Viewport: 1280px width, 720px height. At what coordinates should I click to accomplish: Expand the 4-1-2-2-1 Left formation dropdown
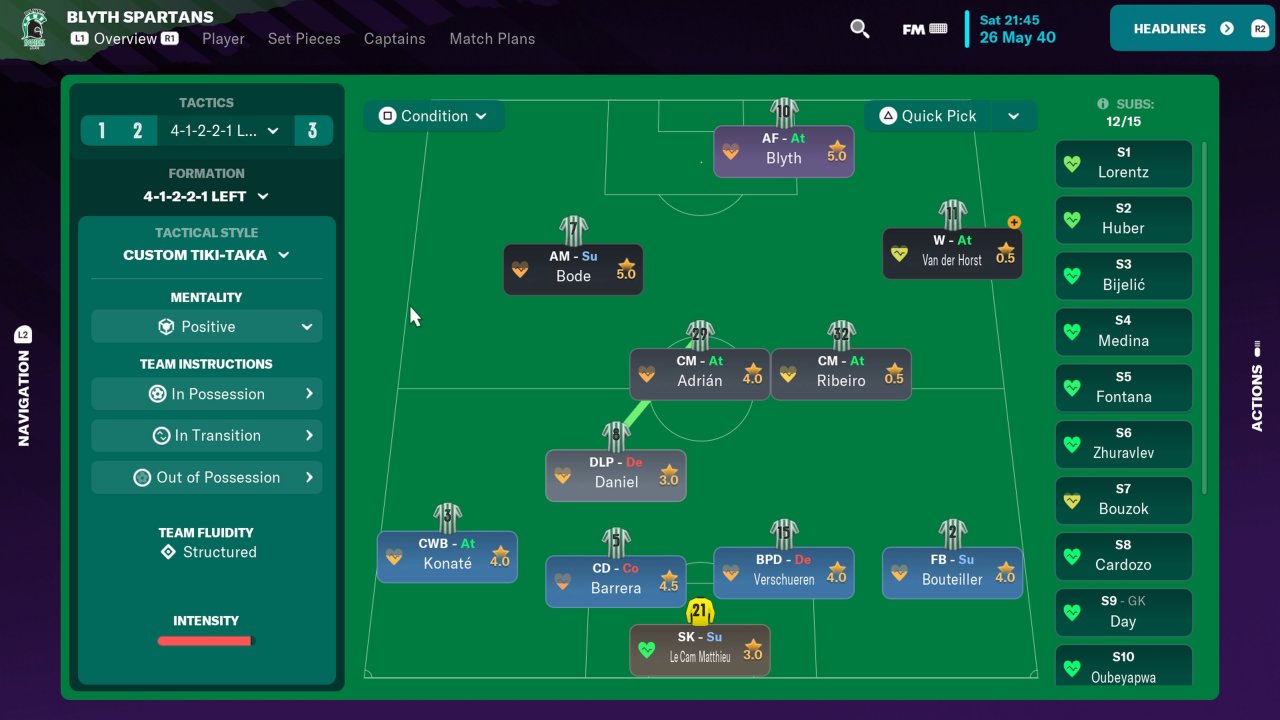[206, 197]
